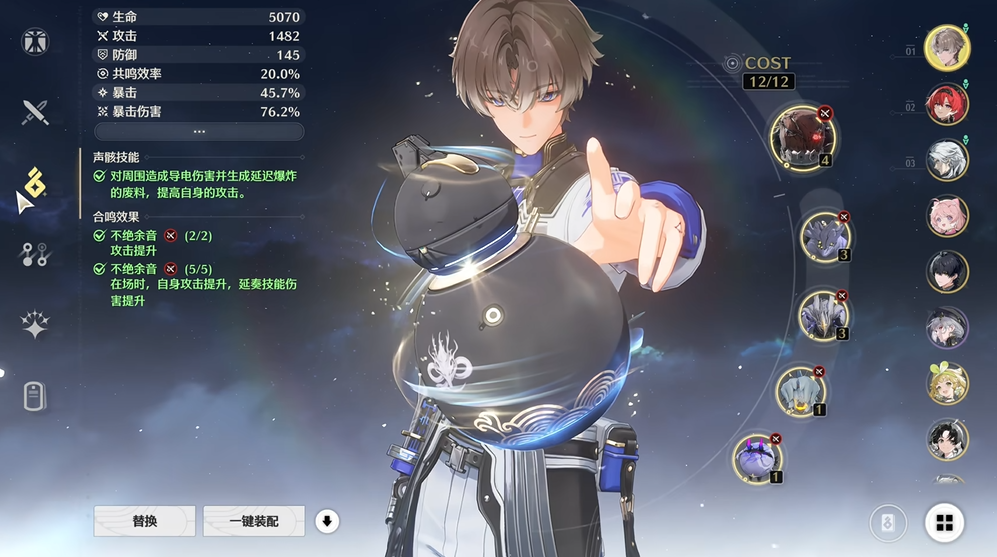The width and height of the screenshot is (997, 557).
Task: Choose the red-haired character portrait
Action: [x=946, y=104]
